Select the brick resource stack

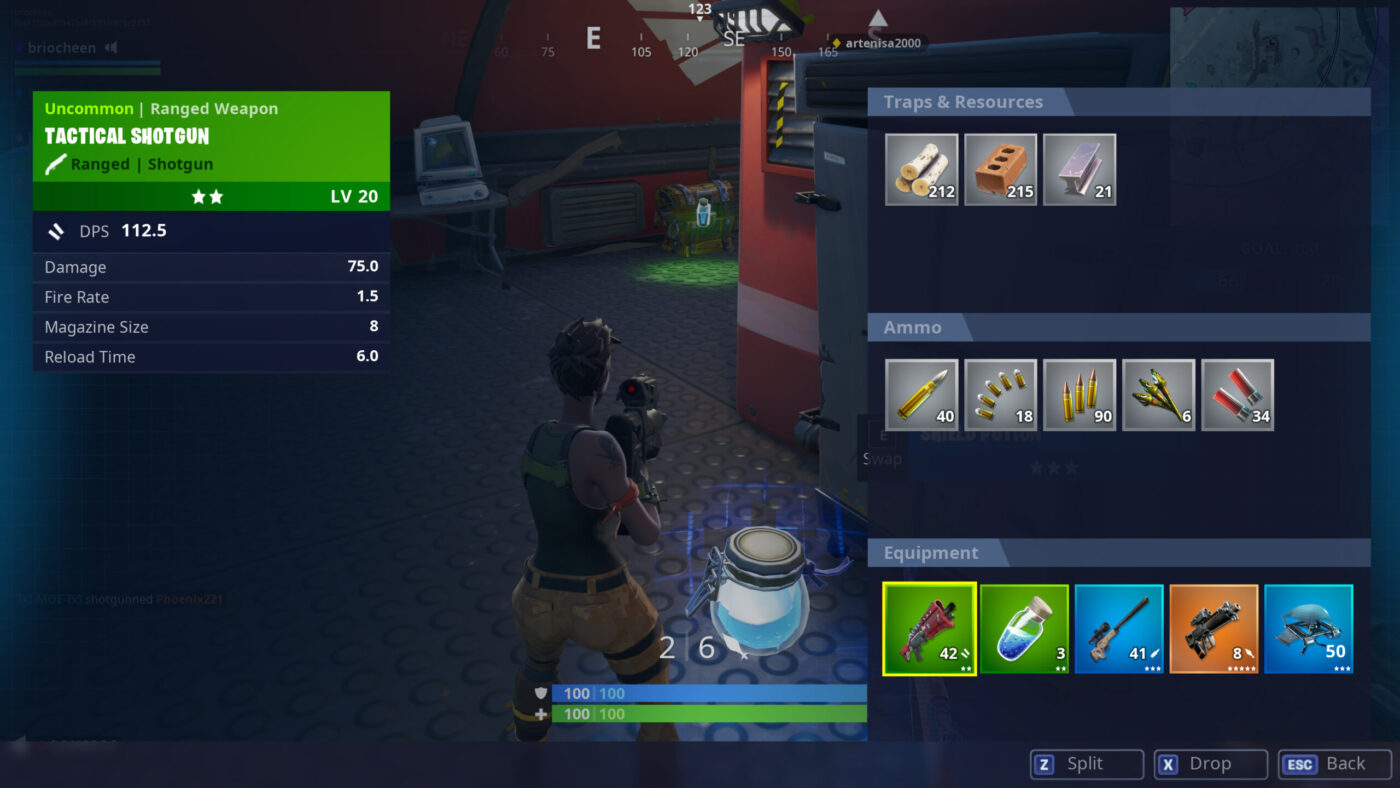click(1000, 168)
